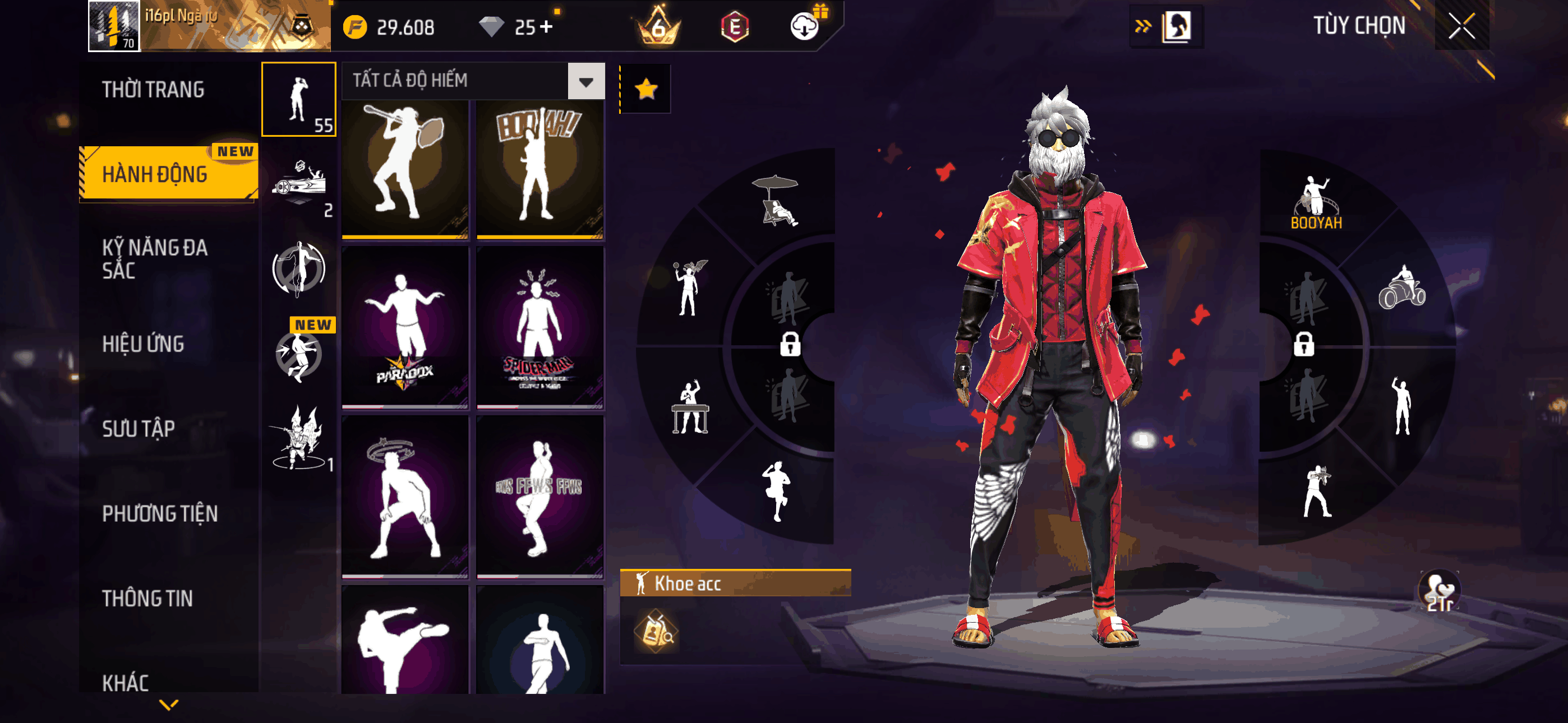Open the Hiệu Ứng section
Viewport: 1568px width, 723px height.
click(143, 344)
